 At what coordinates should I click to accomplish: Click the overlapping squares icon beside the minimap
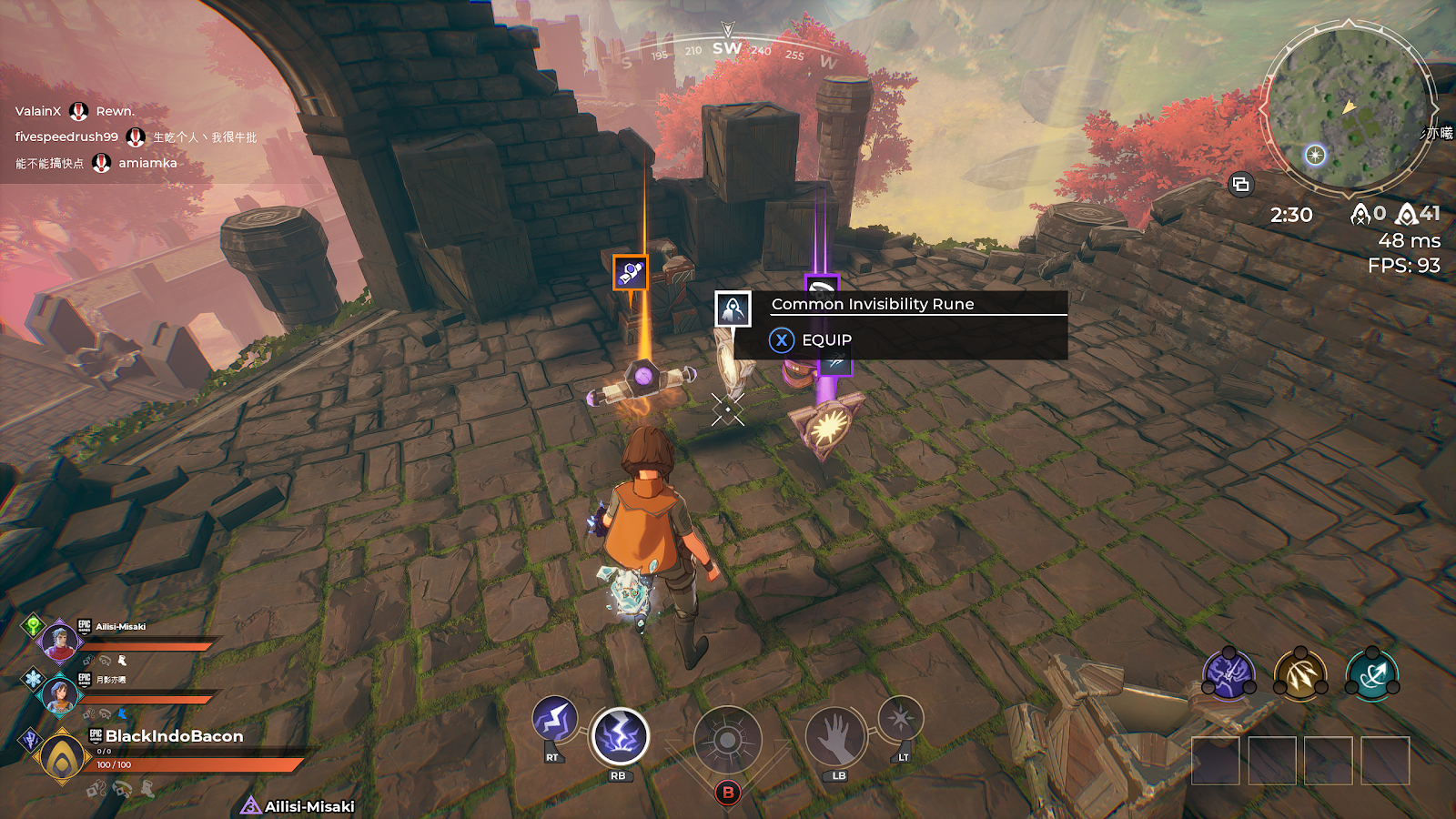point(1240,185)
